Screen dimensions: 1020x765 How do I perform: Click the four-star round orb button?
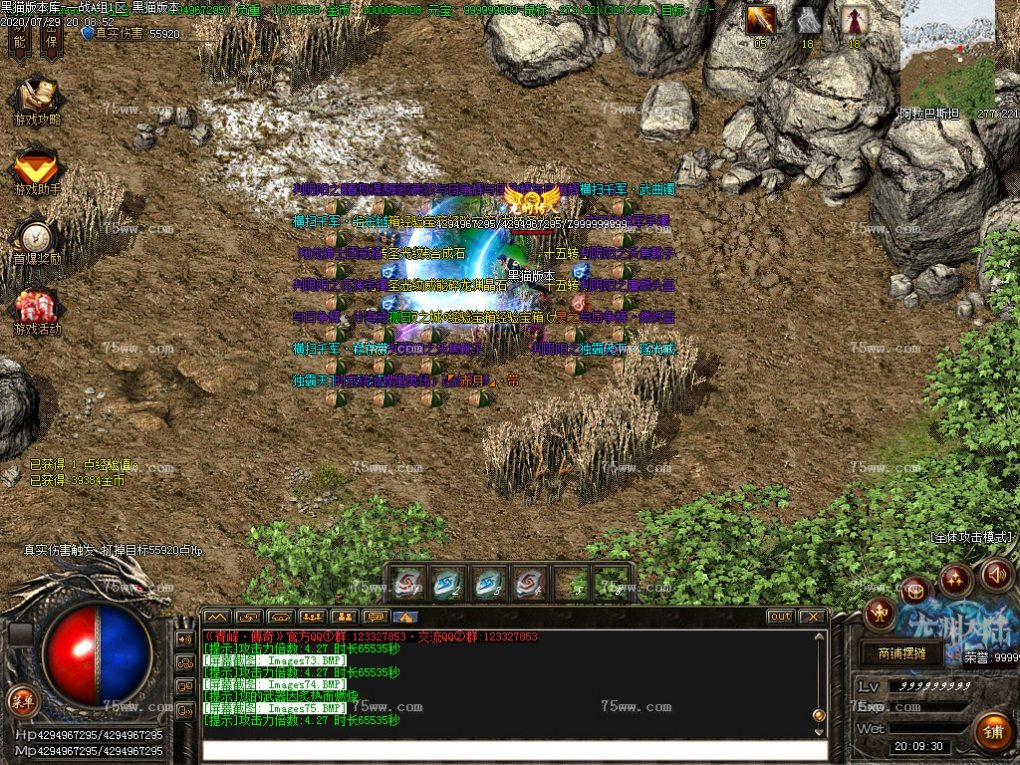tap(955, 578)
